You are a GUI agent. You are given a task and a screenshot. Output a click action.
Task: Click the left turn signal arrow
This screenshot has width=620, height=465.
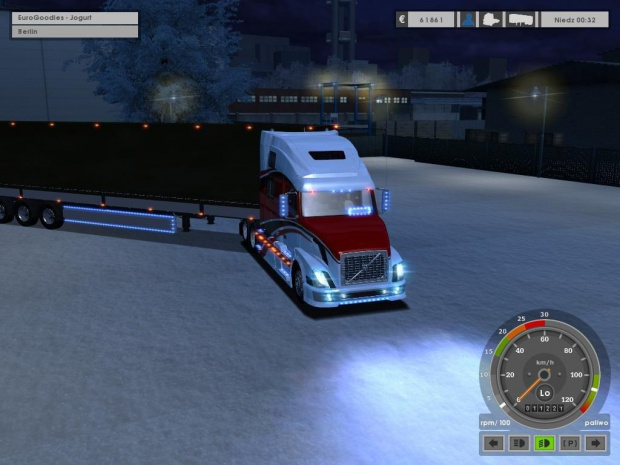493,443
